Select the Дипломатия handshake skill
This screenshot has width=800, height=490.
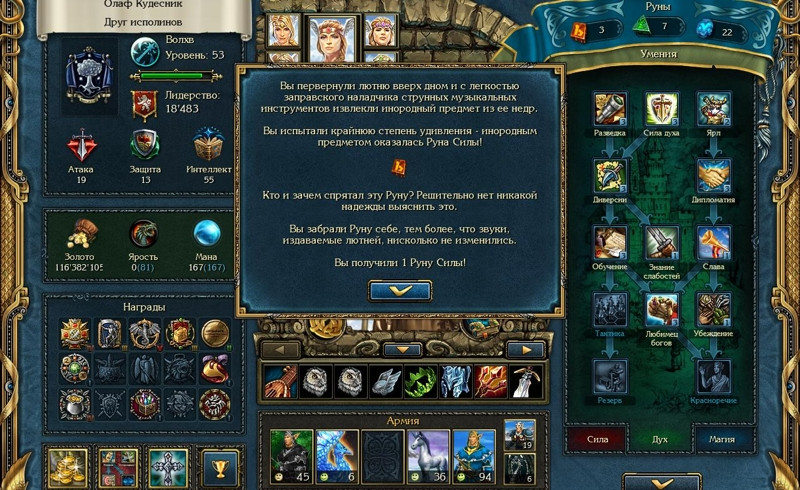tap(712, 176)
